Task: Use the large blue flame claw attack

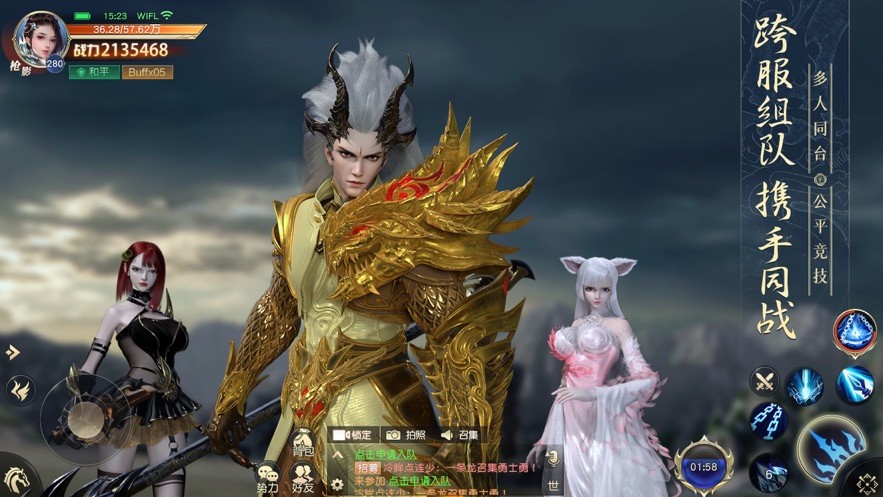Action: (x=832, y=450)
